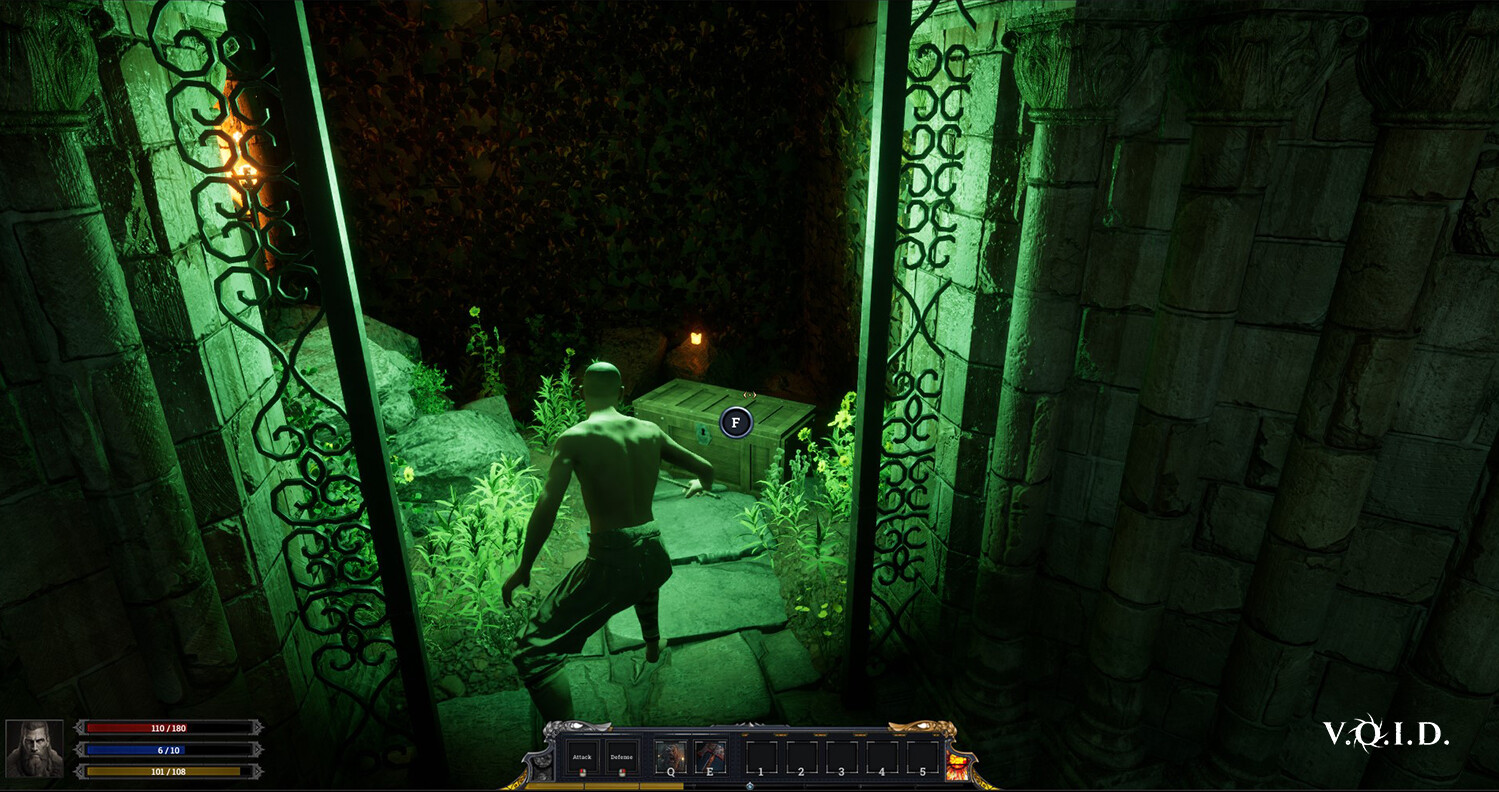
Task: Click the empty hotbar slot 3
Action: (x=841, y=755)
